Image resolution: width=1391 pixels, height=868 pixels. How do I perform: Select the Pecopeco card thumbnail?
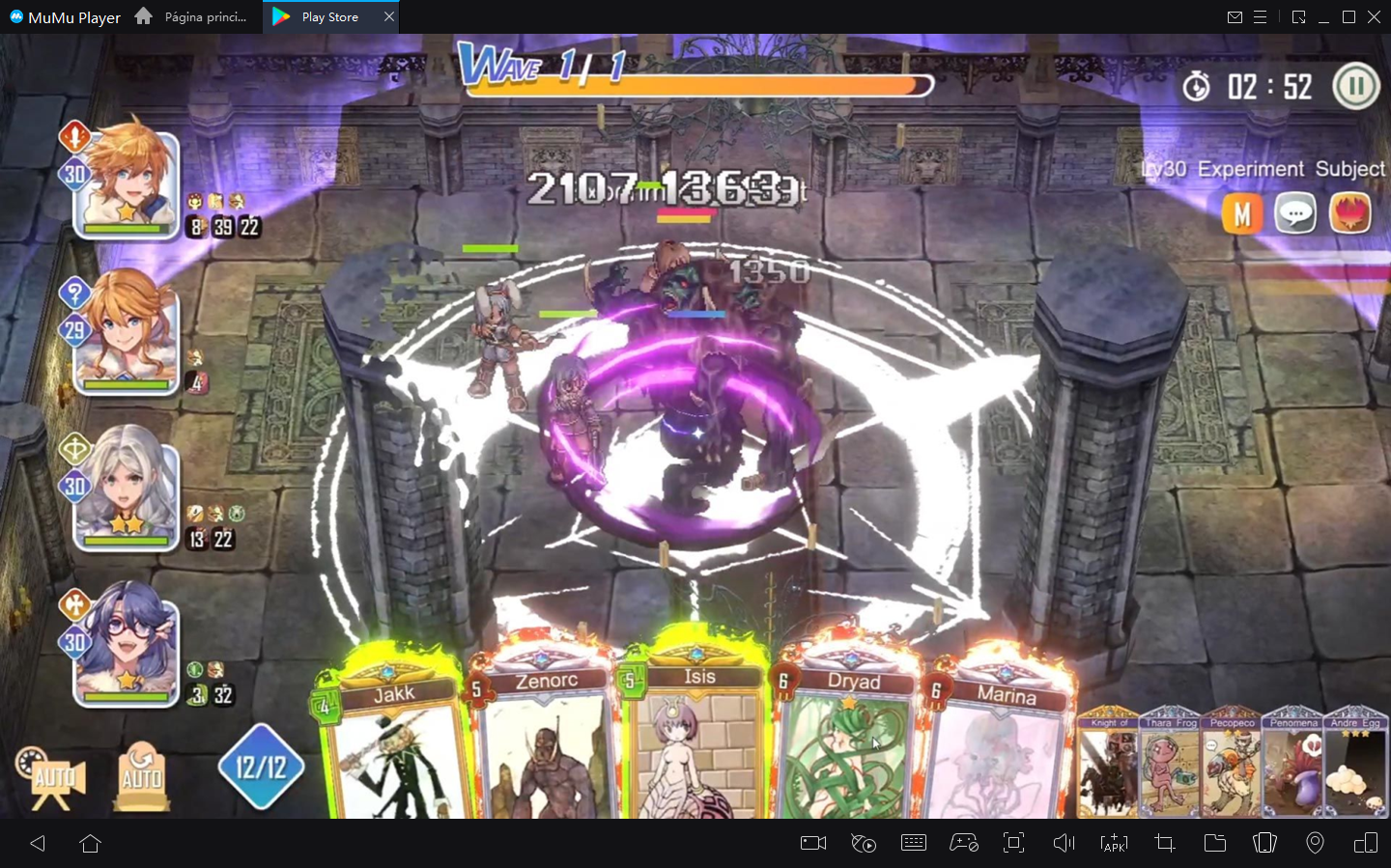tap(1232, 768)
